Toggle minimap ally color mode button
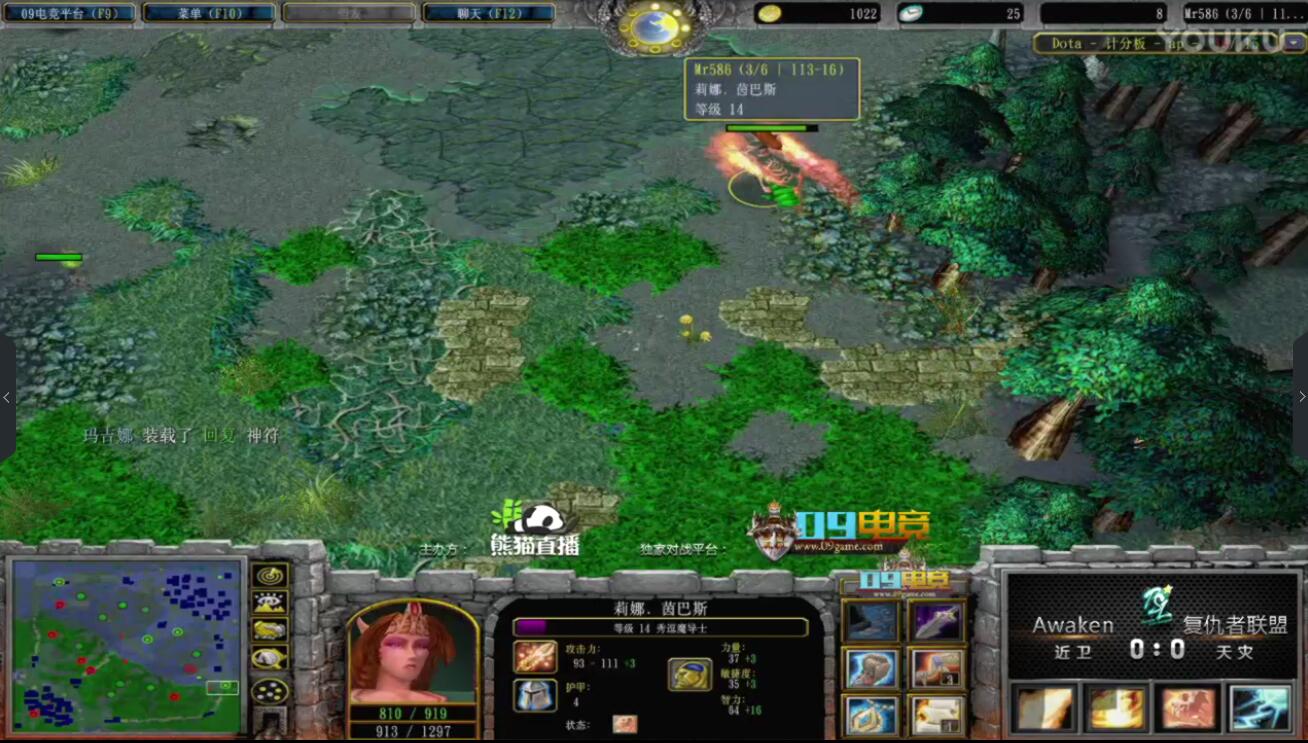 pyautogui.click(x=269, y=630)
